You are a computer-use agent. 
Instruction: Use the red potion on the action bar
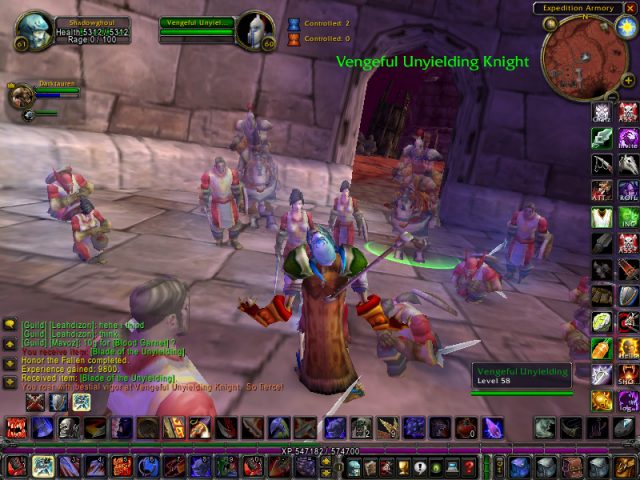tap(466, 428)
